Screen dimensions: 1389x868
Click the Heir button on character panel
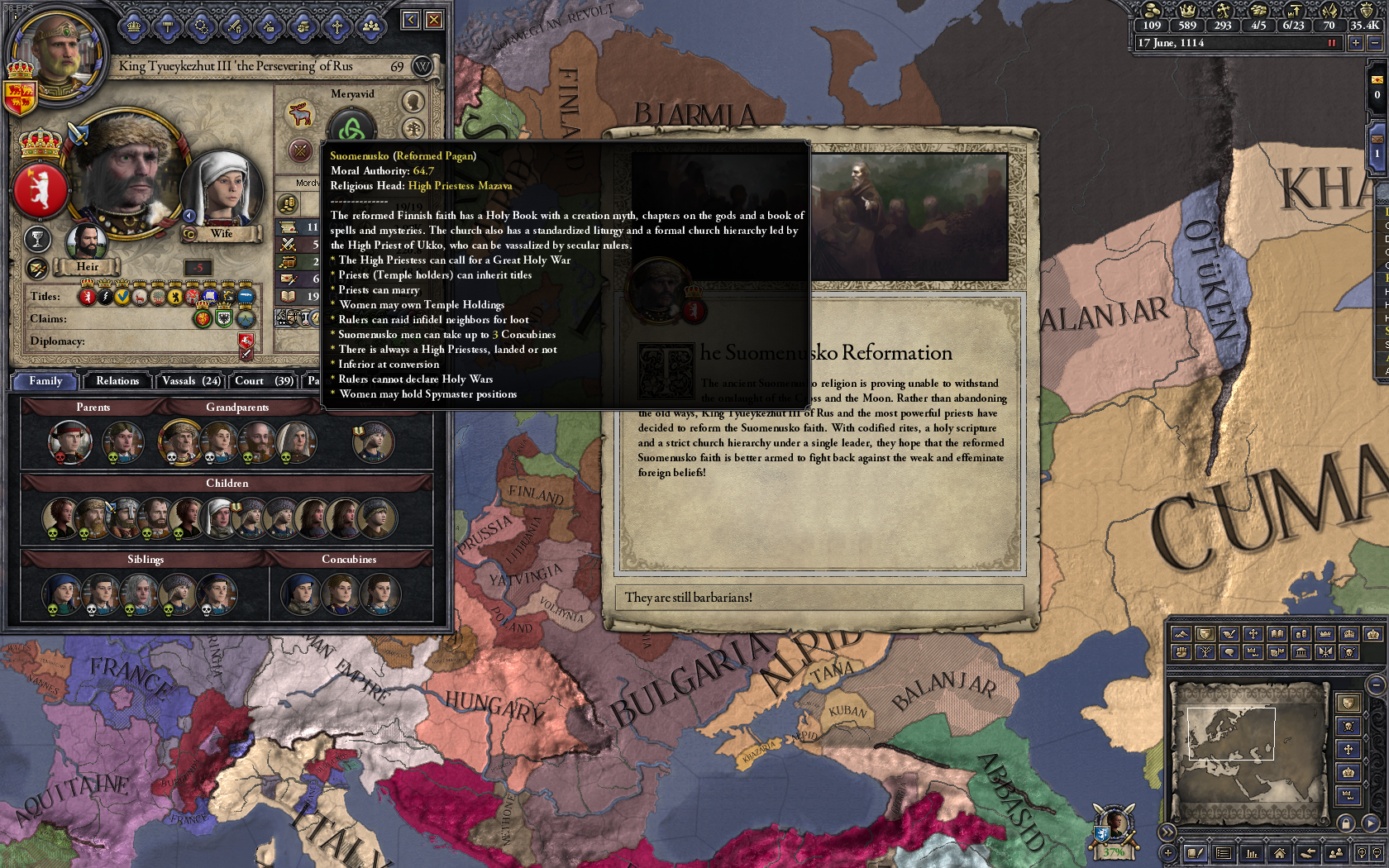(87, 266)
